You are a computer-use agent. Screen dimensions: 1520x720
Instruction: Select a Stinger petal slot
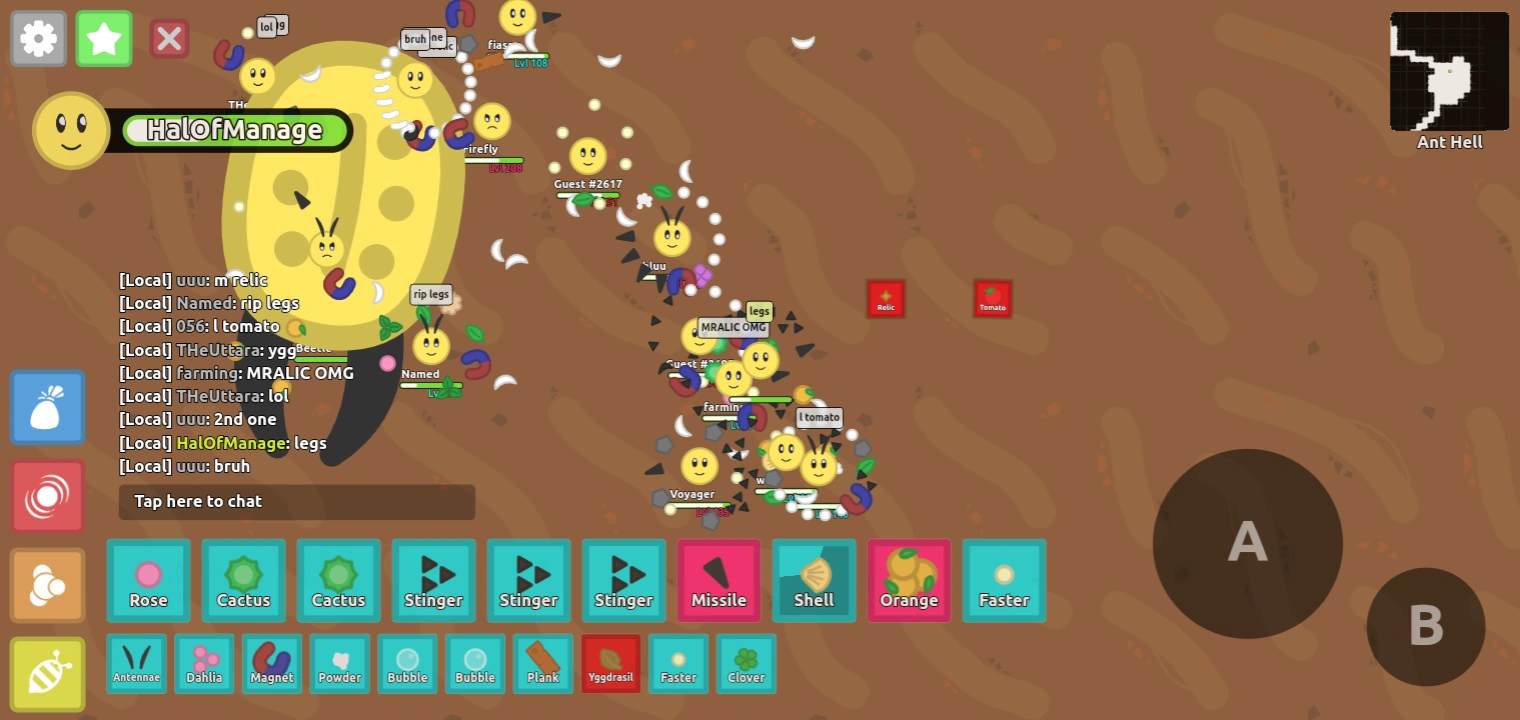point(433,580)
